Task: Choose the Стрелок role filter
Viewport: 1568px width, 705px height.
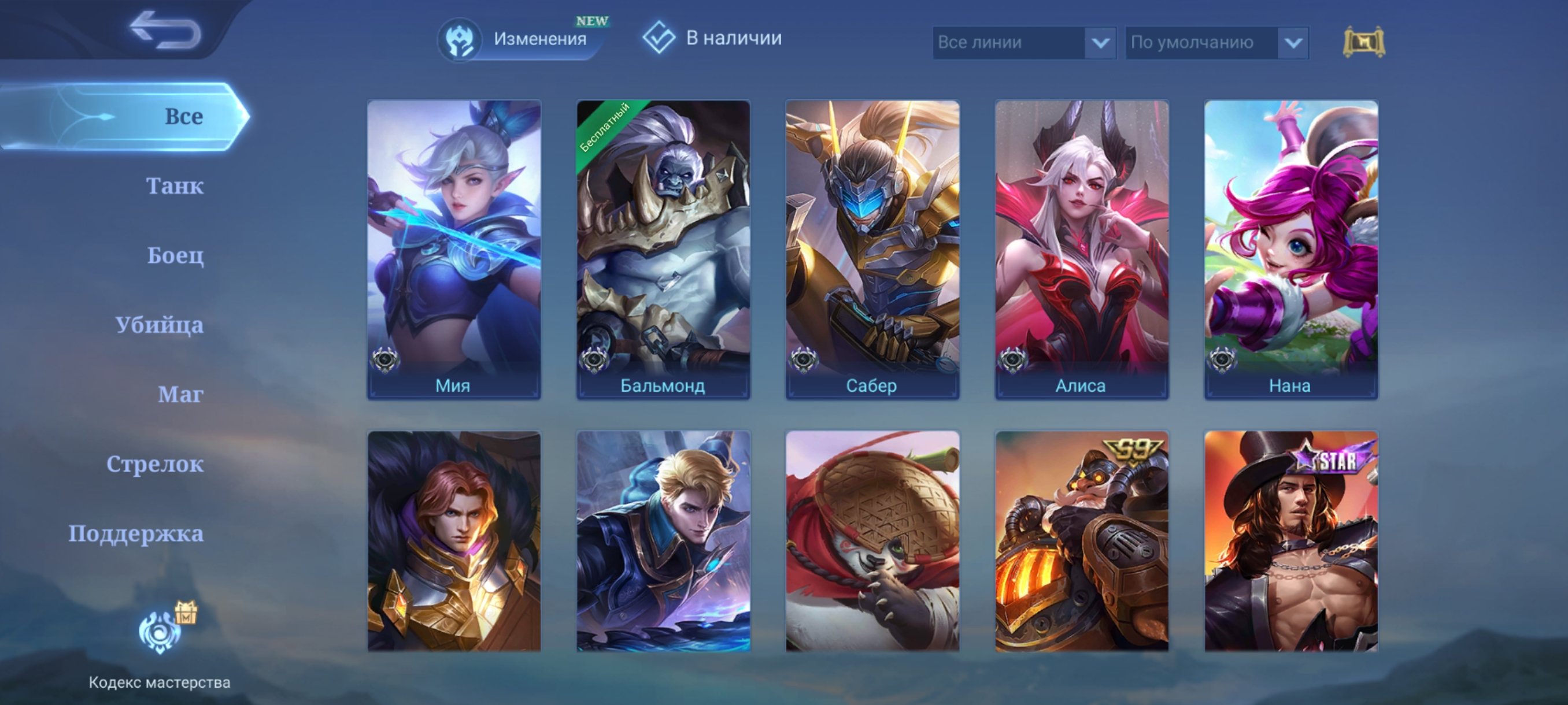Action: point(154,463)
